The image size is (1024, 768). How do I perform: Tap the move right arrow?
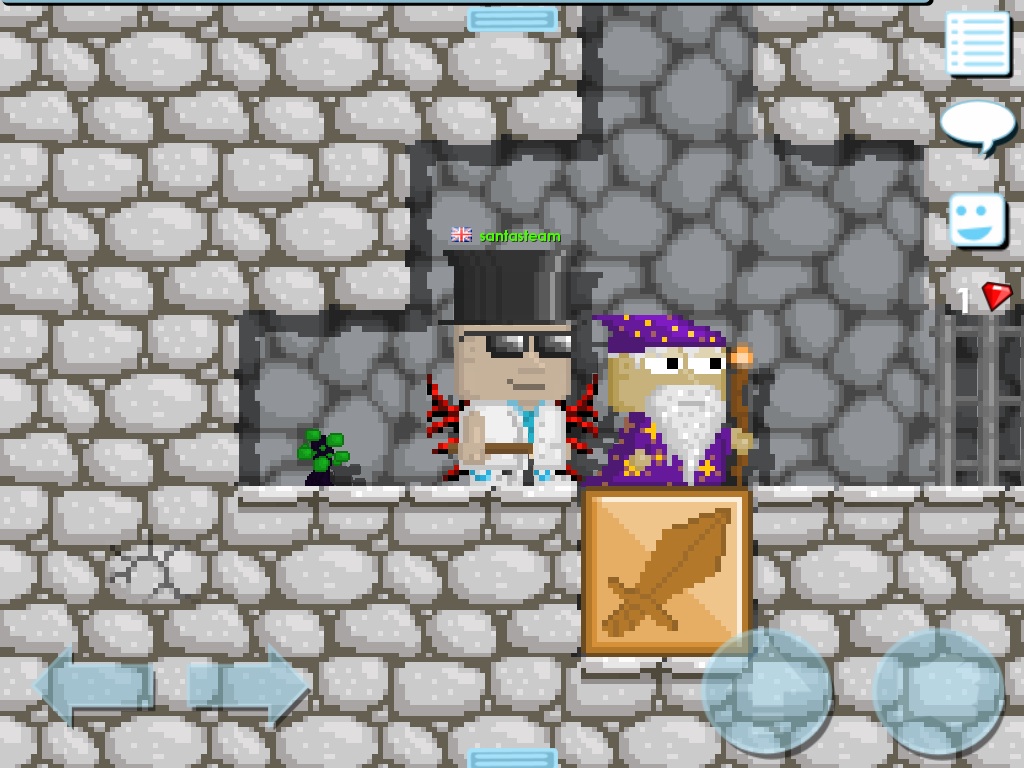(248, 686)
